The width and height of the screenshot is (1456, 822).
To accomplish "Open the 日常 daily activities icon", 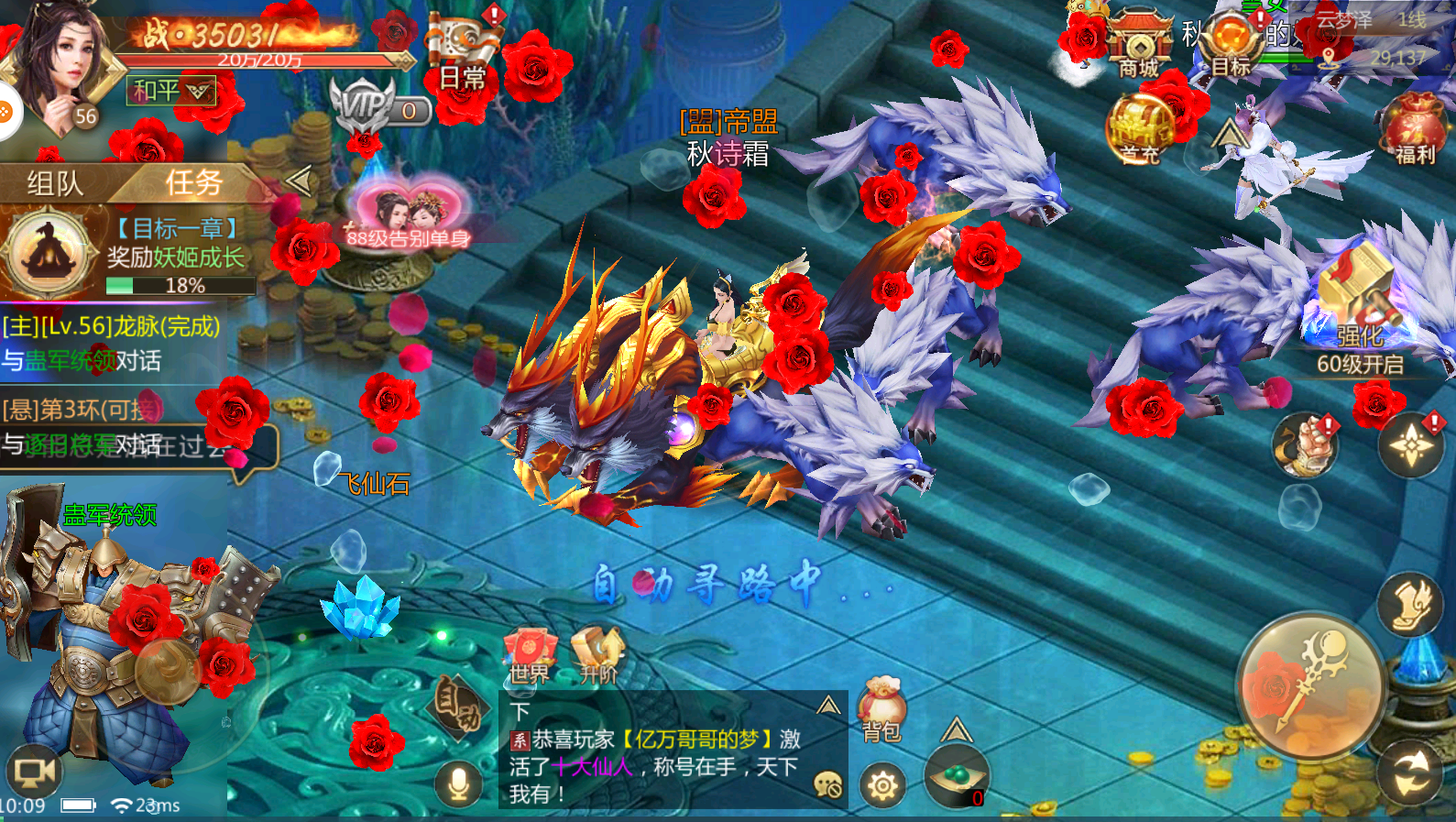I will pyautogui.click(x=464, y=55).
